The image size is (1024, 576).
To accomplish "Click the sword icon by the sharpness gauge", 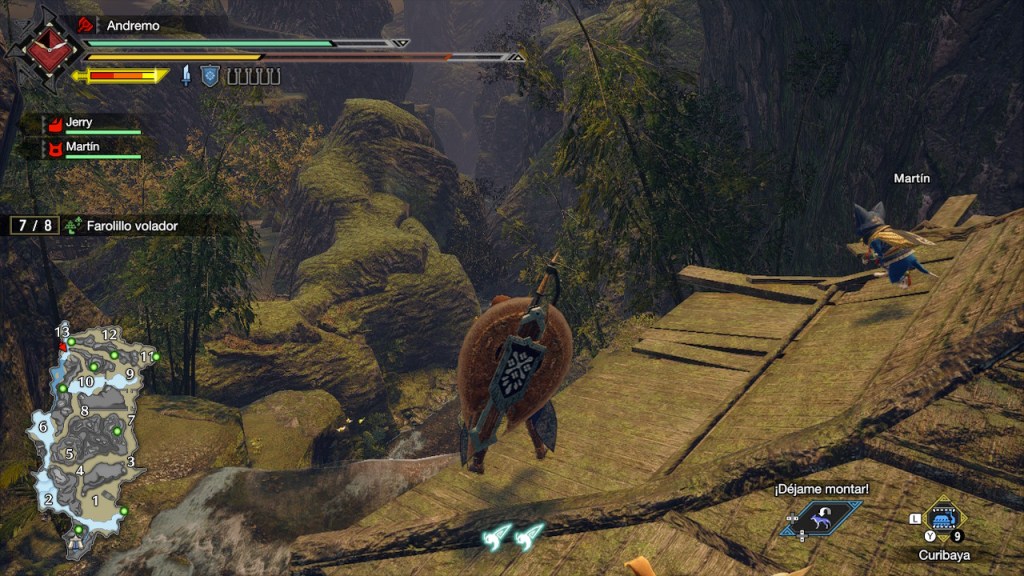I will [x=186, y=76].
